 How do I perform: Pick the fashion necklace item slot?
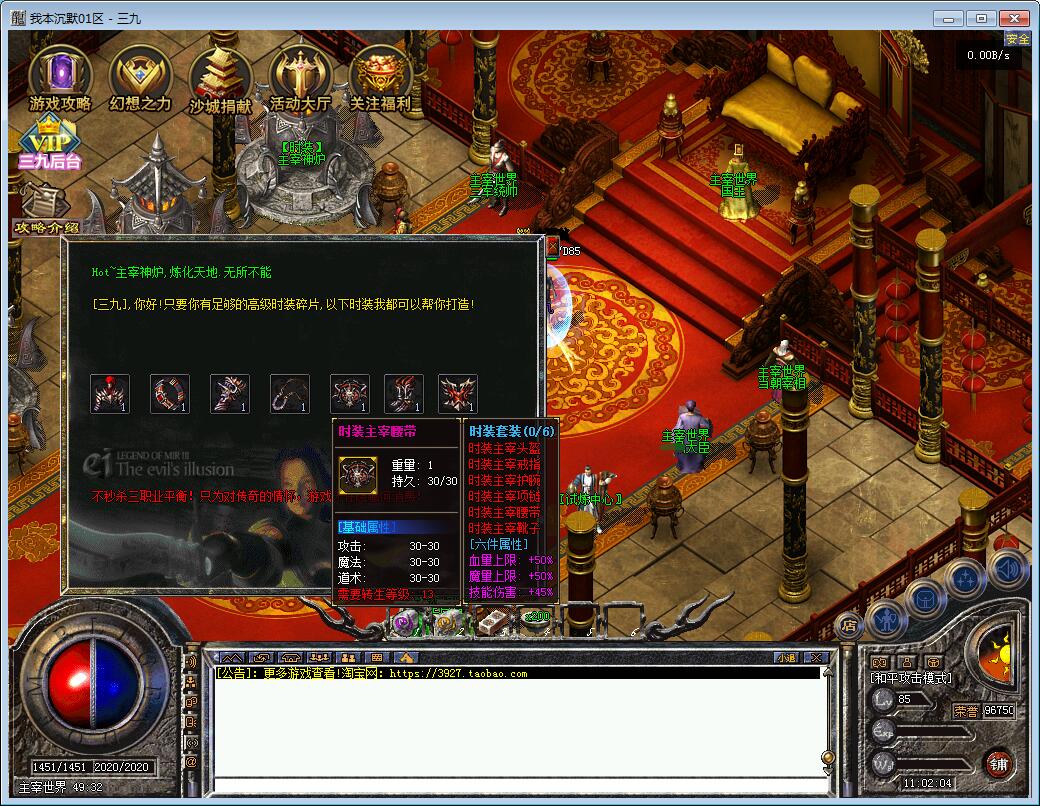(290, 394)
